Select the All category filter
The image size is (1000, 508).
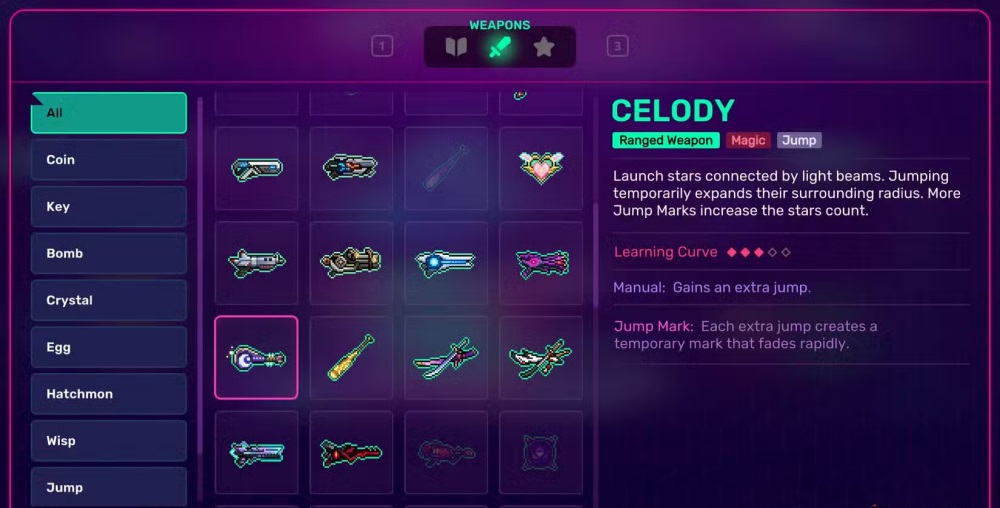pos(108,113)
